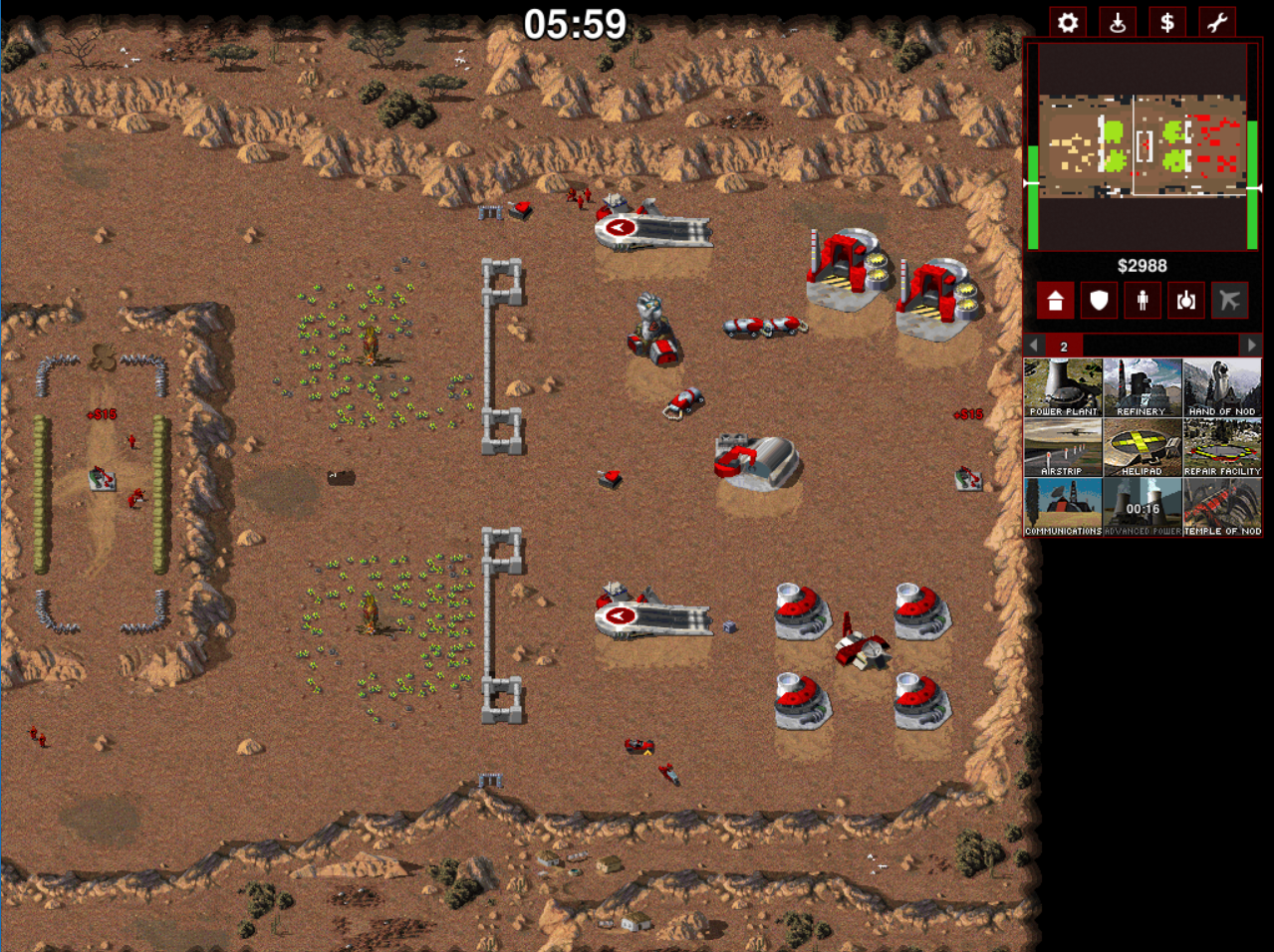
Task: Switch to the defense shield tab
Action: (1099, 301)
